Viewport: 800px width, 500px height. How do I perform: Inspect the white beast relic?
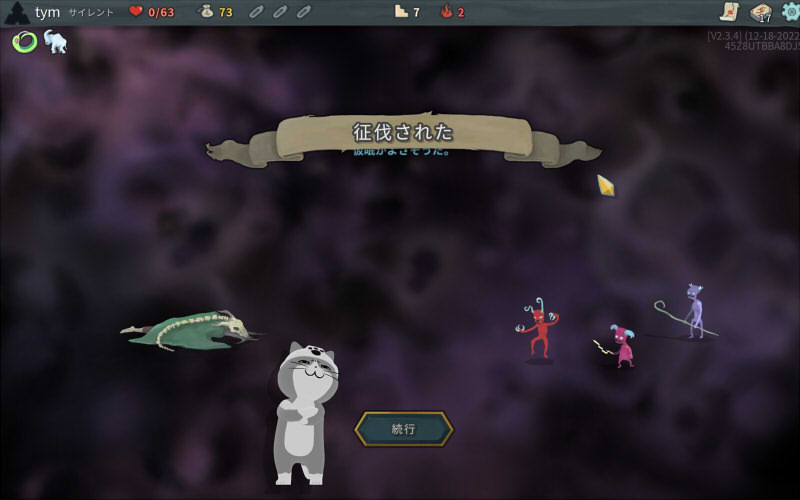pos(55,42)
